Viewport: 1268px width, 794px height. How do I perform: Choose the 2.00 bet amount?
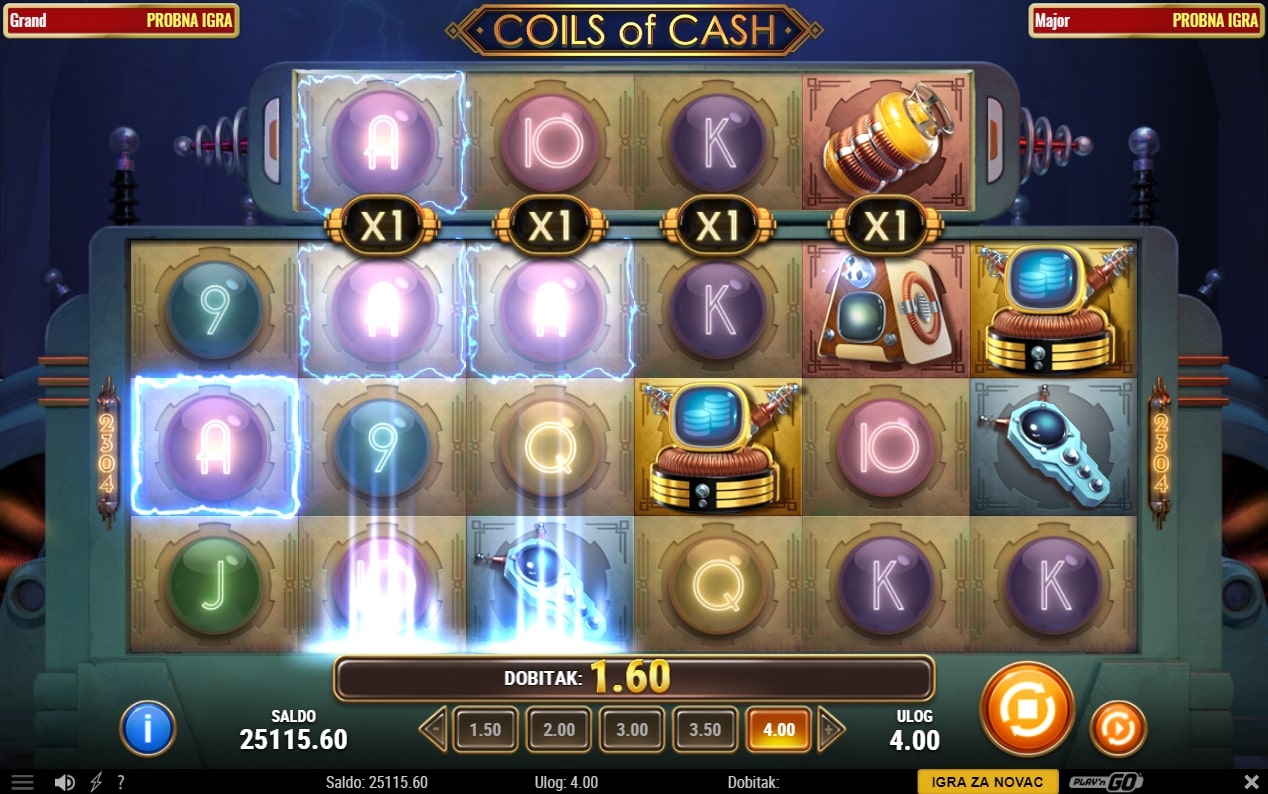point(558,729)
